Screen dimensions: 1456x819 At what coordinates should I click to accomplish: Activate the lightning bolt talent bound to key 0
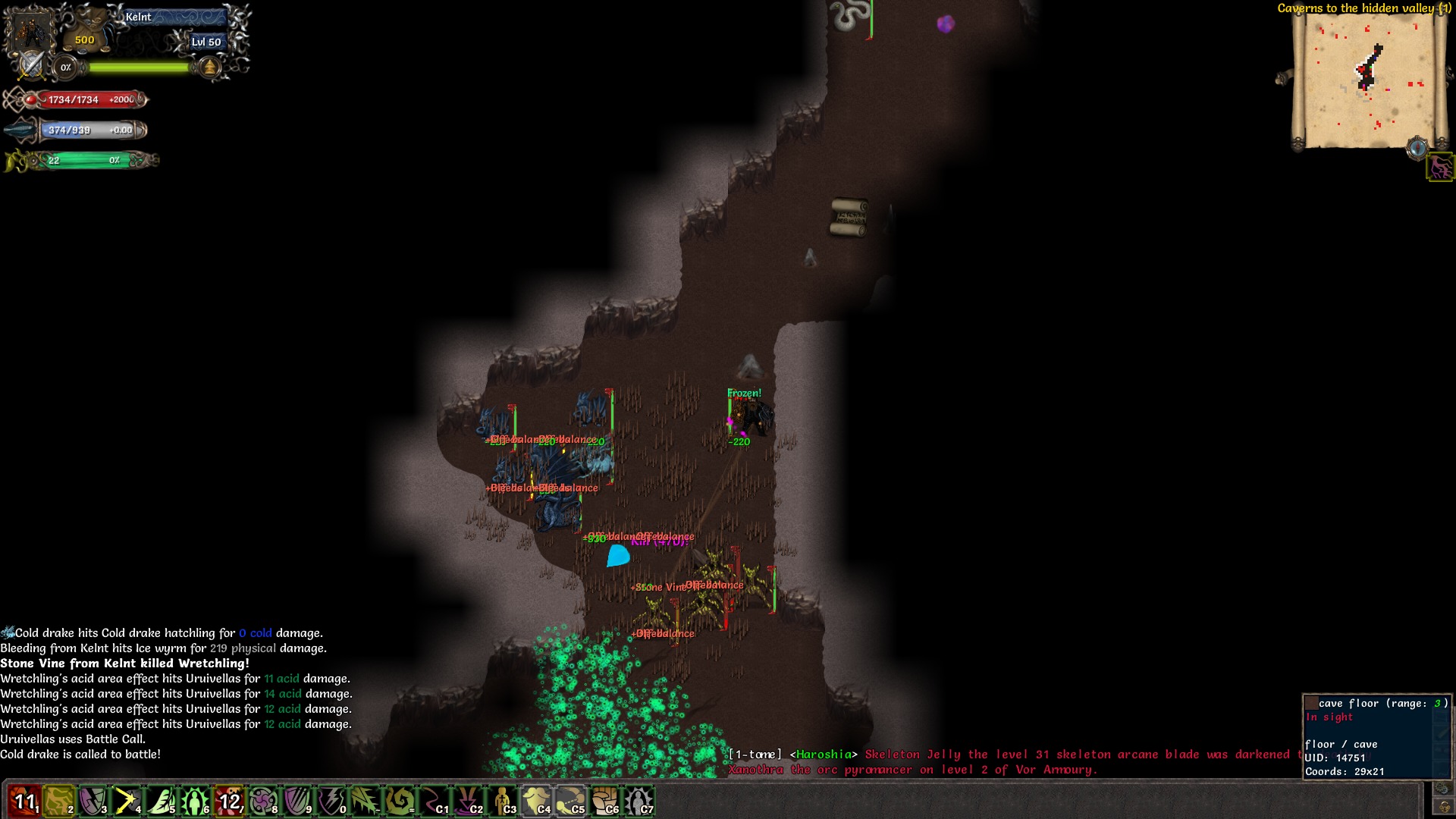[x=332, y=800]
